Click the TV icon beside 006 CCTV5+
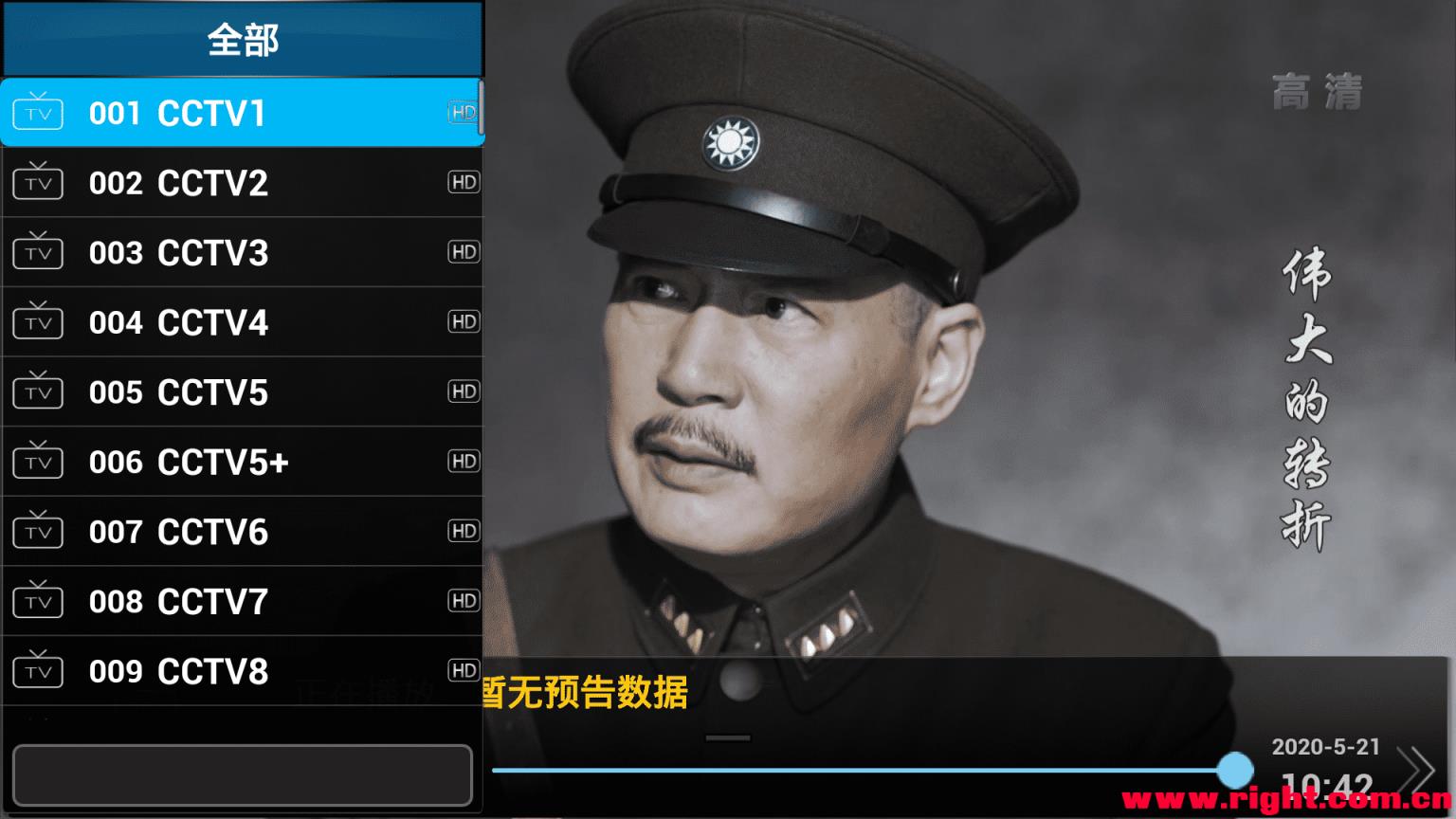Image resolution: width=1456 pixels, height=819 pixels. point(37,461)
